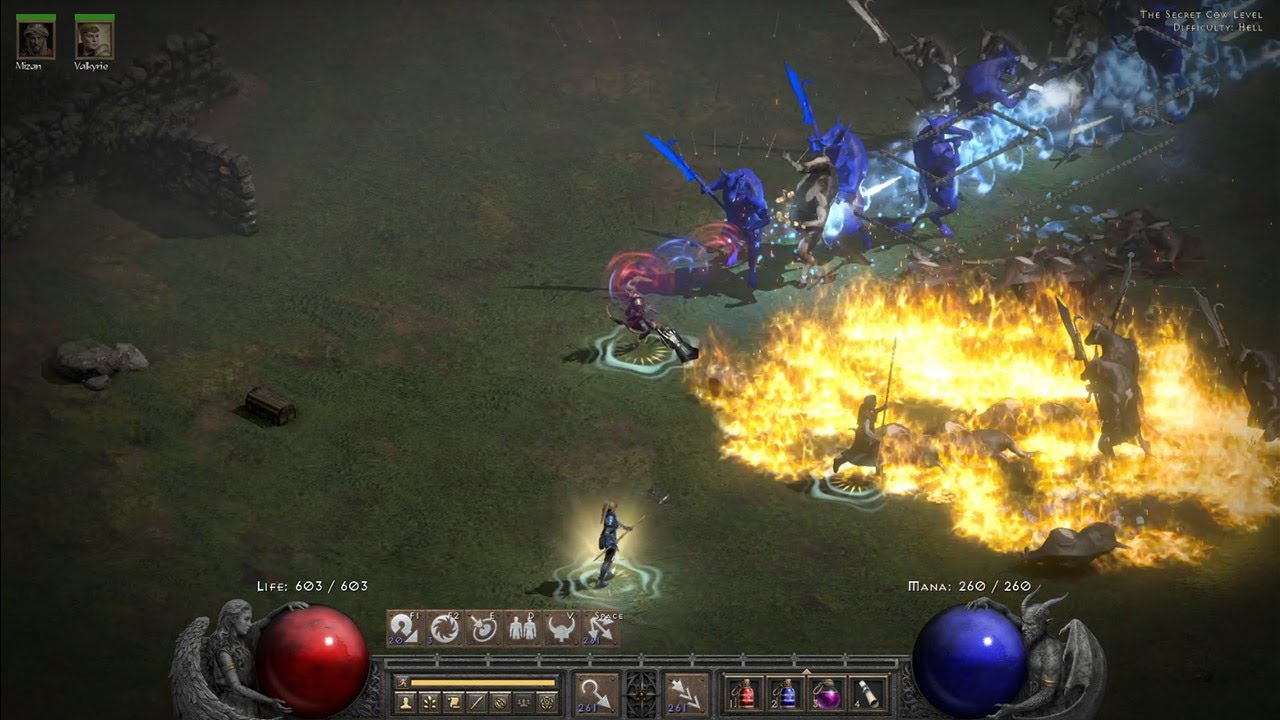Open the skill tree branching icon
The height and width of the screenshot is (720, 1280).
(430, 703)
